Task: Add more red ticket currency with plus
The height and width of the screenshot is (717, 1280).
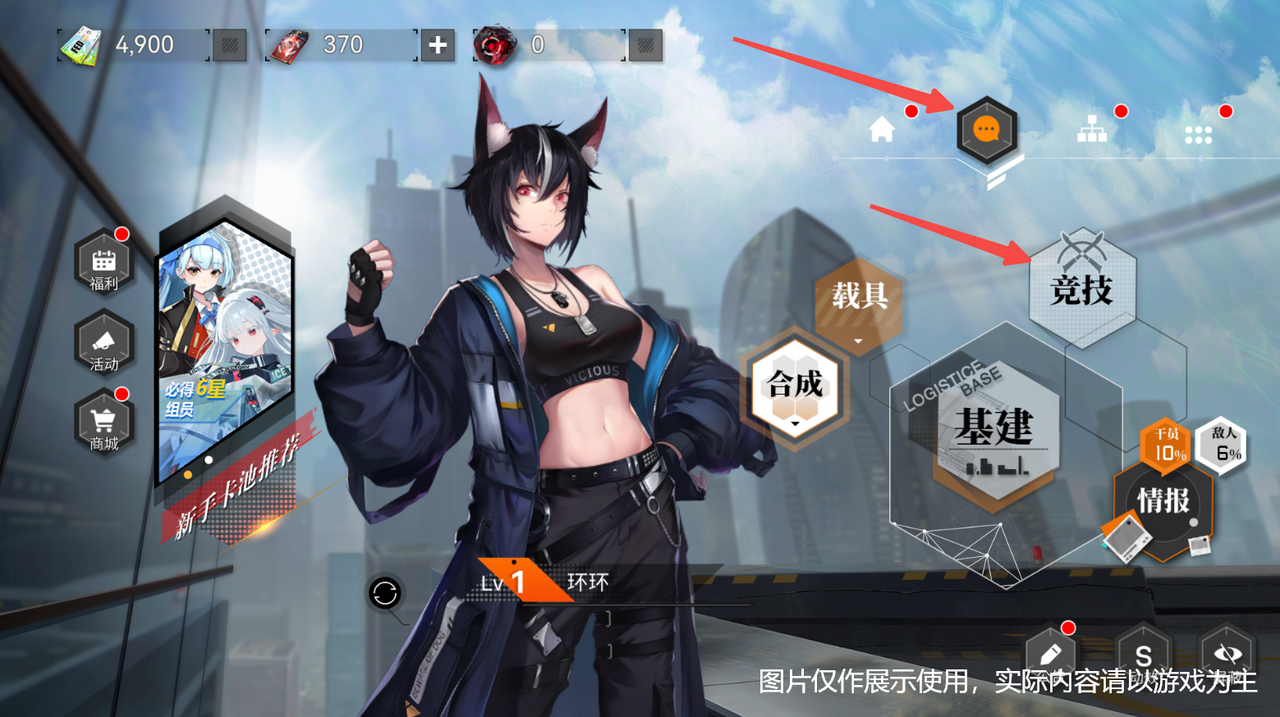Action: point(437,45)
